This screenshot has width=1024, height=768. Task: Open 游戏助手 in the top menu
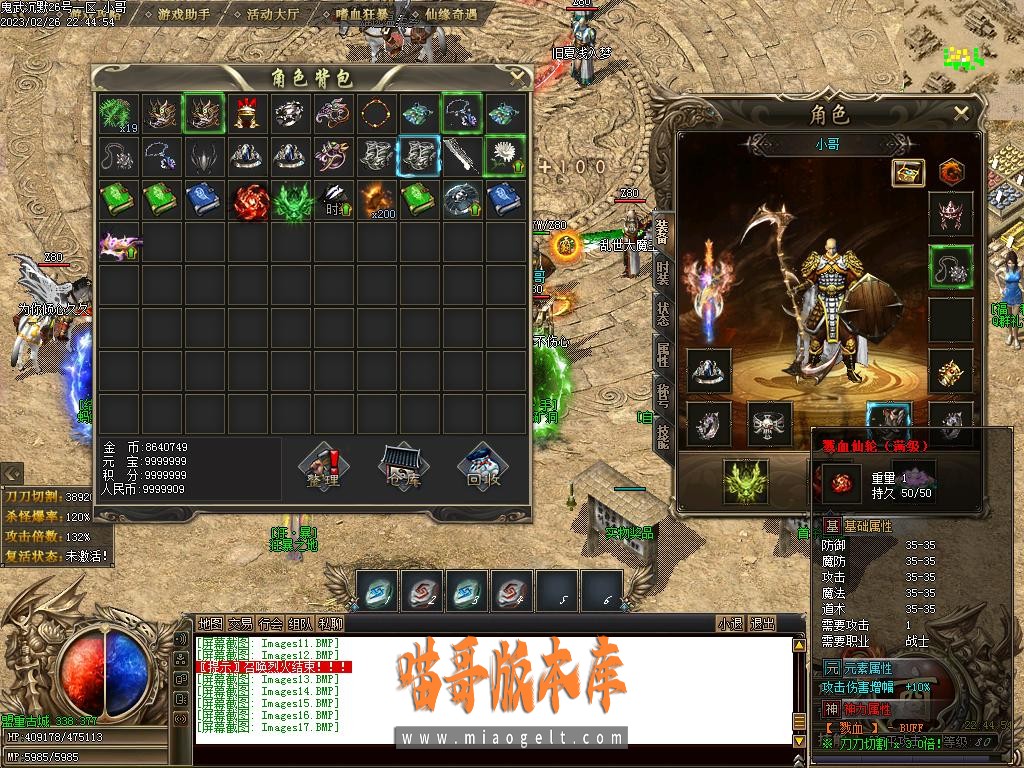click(184, 15)
